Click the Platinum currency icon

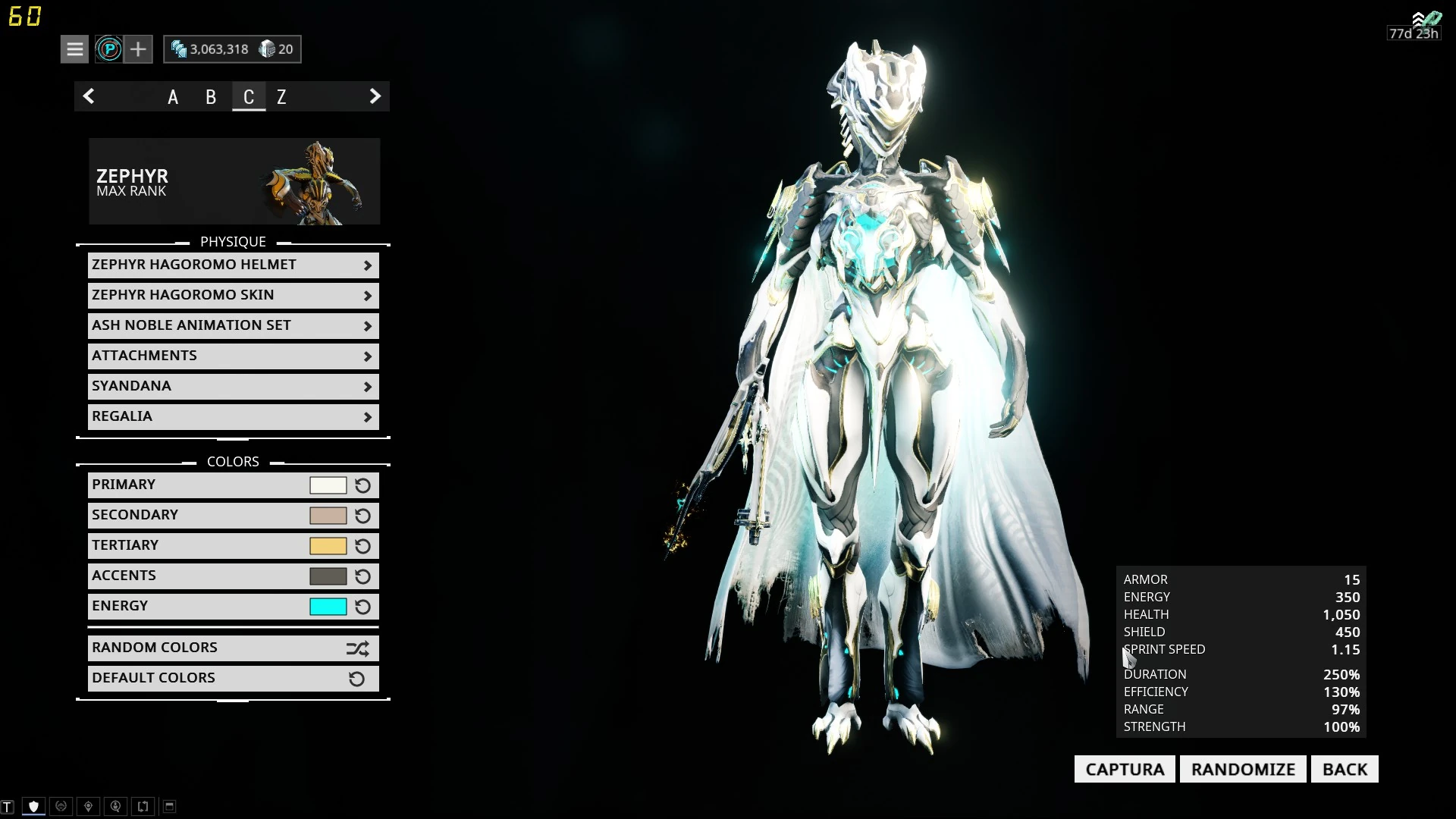pos(109,49)
